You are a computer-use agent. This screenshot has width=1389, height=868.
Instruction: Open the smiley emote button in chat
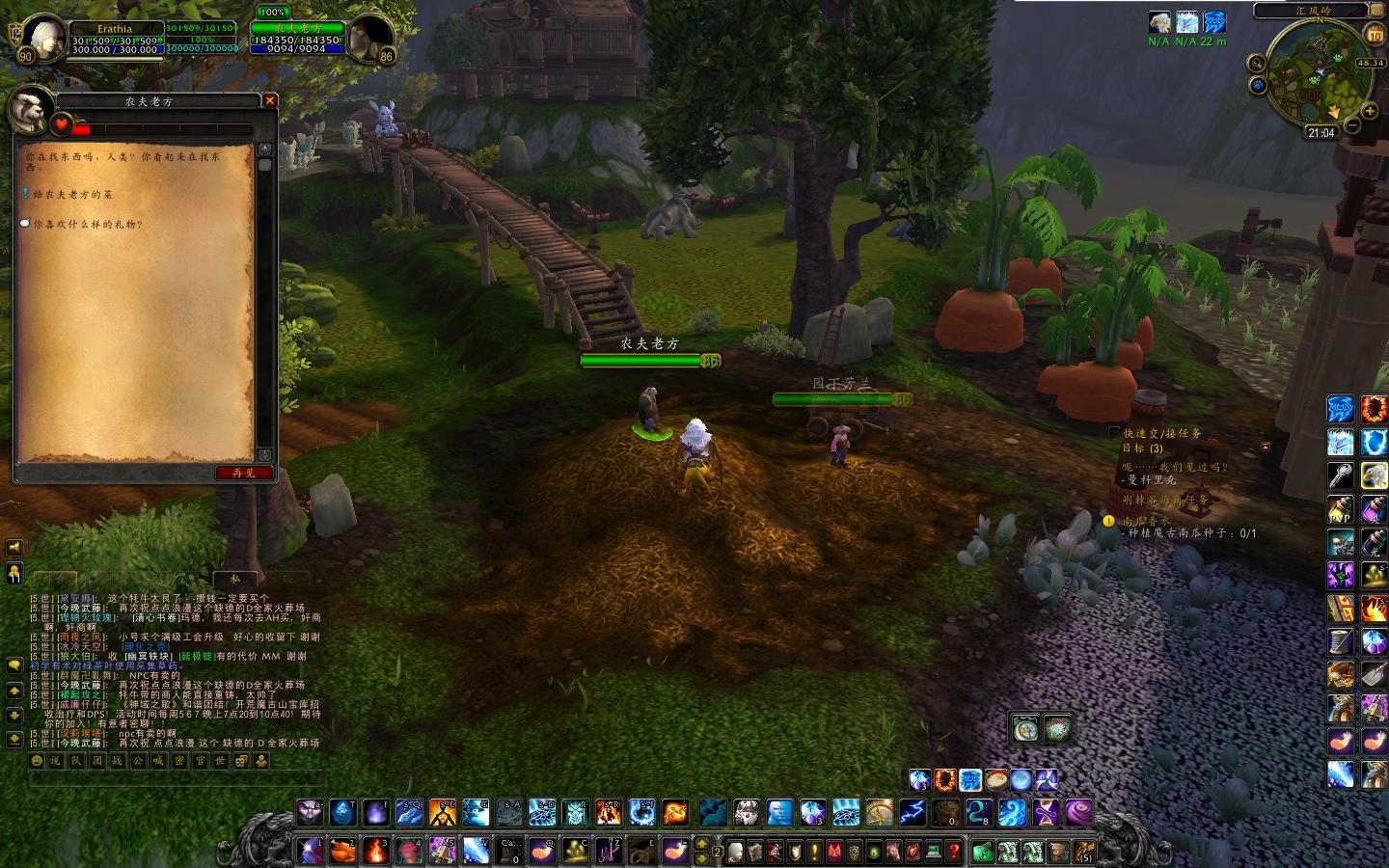click(38, 761)
